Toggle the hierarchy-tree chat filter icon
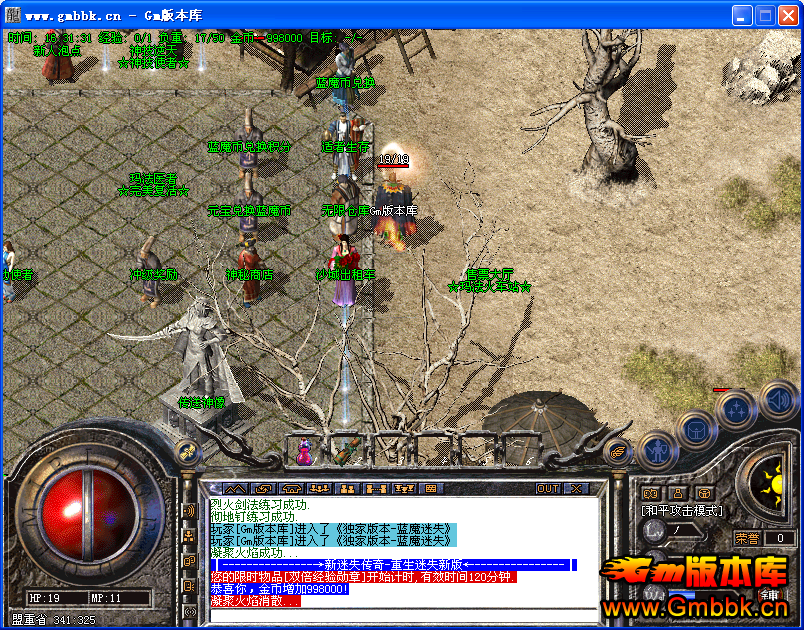The height and width of the screenshot is (630, 804). click(x=189, y=536)
